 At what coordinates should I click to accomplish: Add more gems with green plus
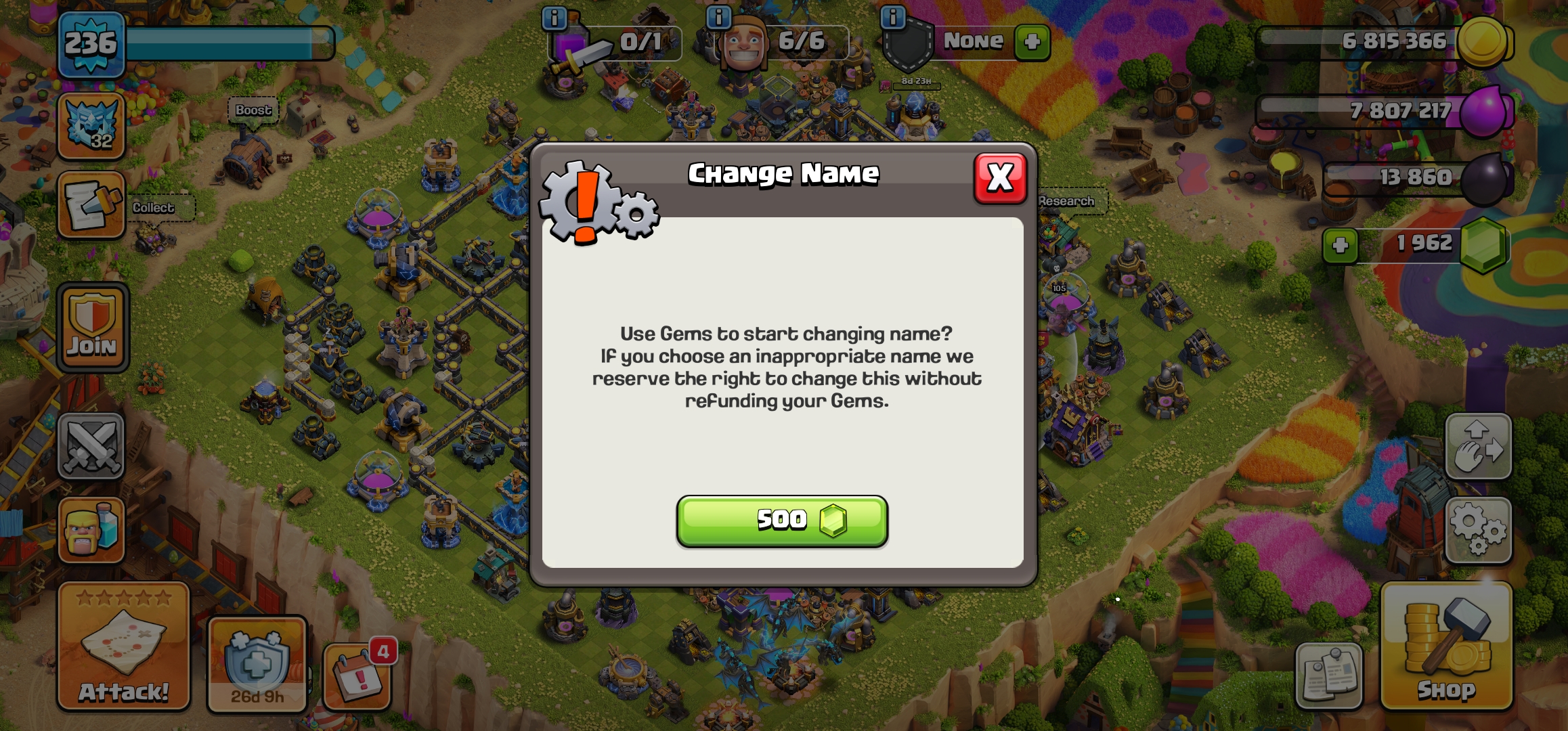(x=1340, y=245)
